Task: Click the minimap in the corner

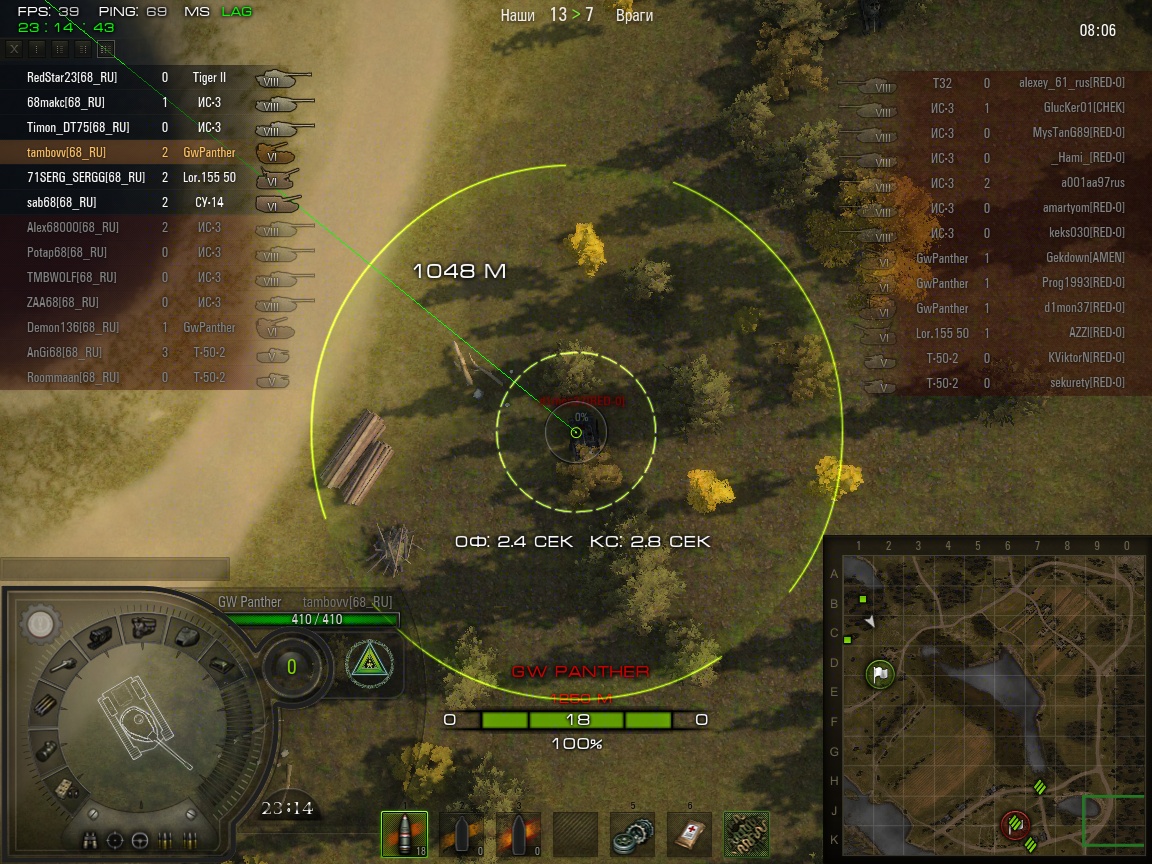Action: pos(987,700)
